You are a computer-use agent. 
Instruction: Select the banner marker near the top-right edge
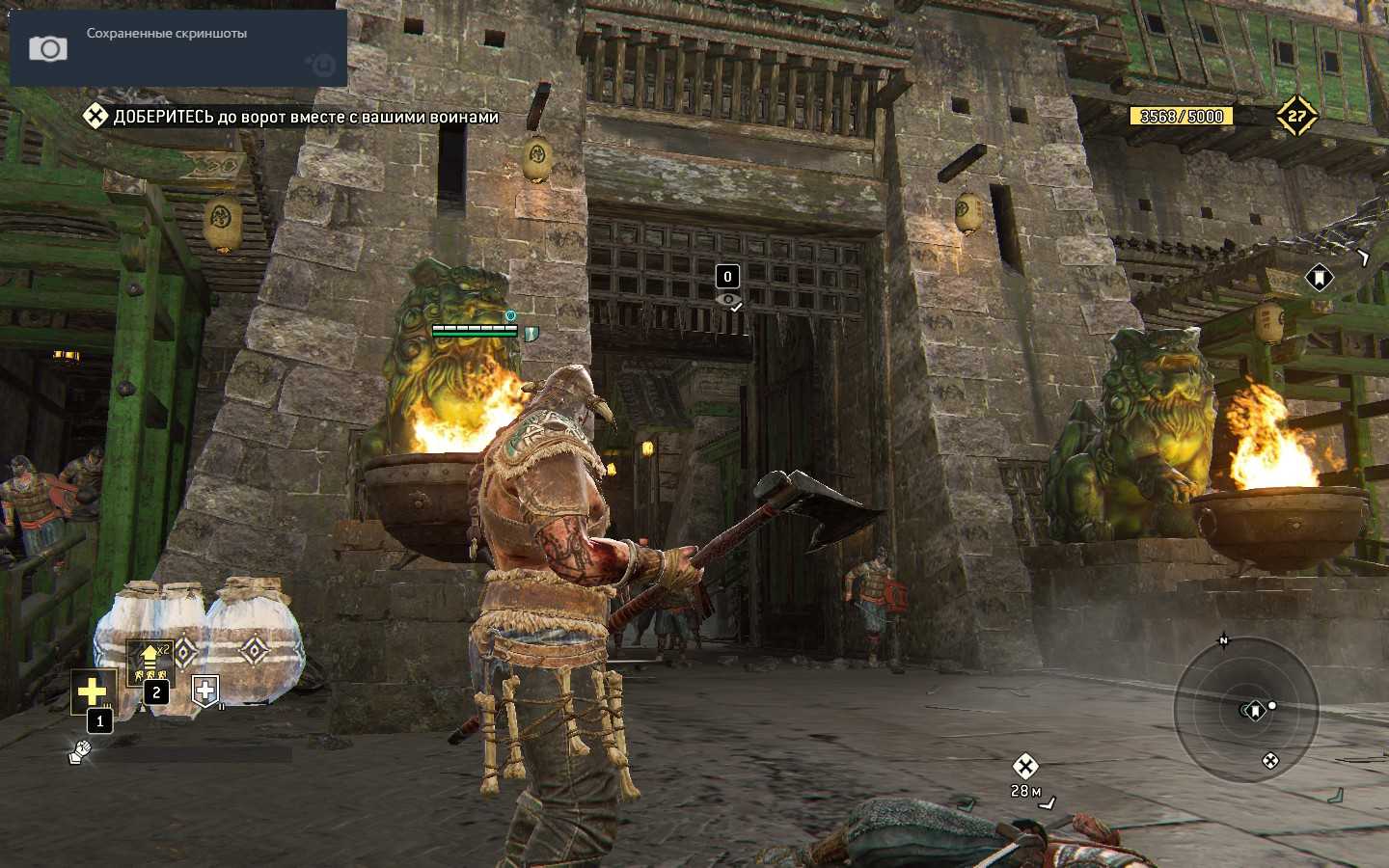coord(1319,278)
